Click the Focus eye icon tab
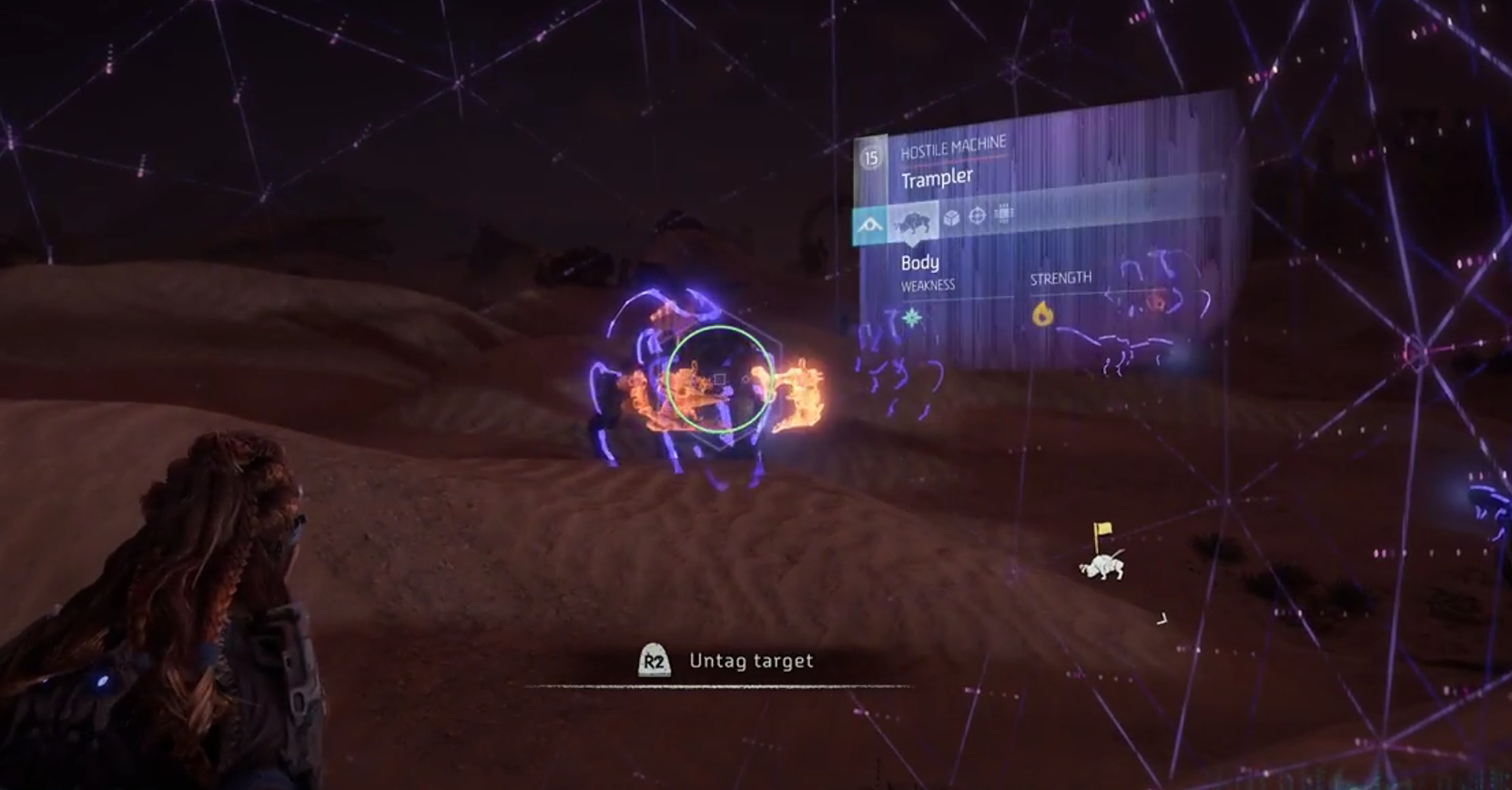 click(x=870, y=225)
